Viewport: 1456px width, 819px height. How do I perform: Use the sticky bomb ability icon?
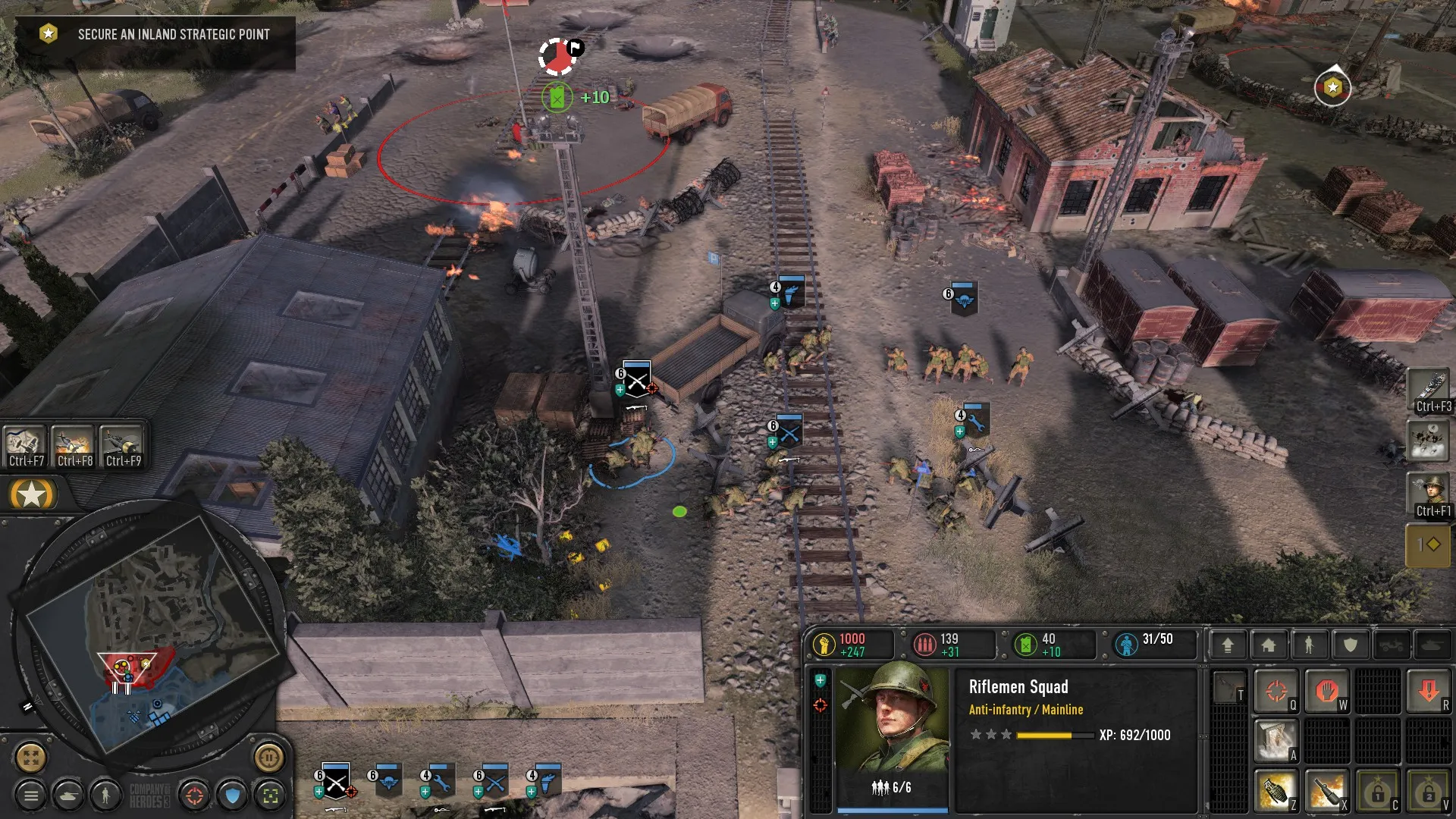(x=1326, y=791)
